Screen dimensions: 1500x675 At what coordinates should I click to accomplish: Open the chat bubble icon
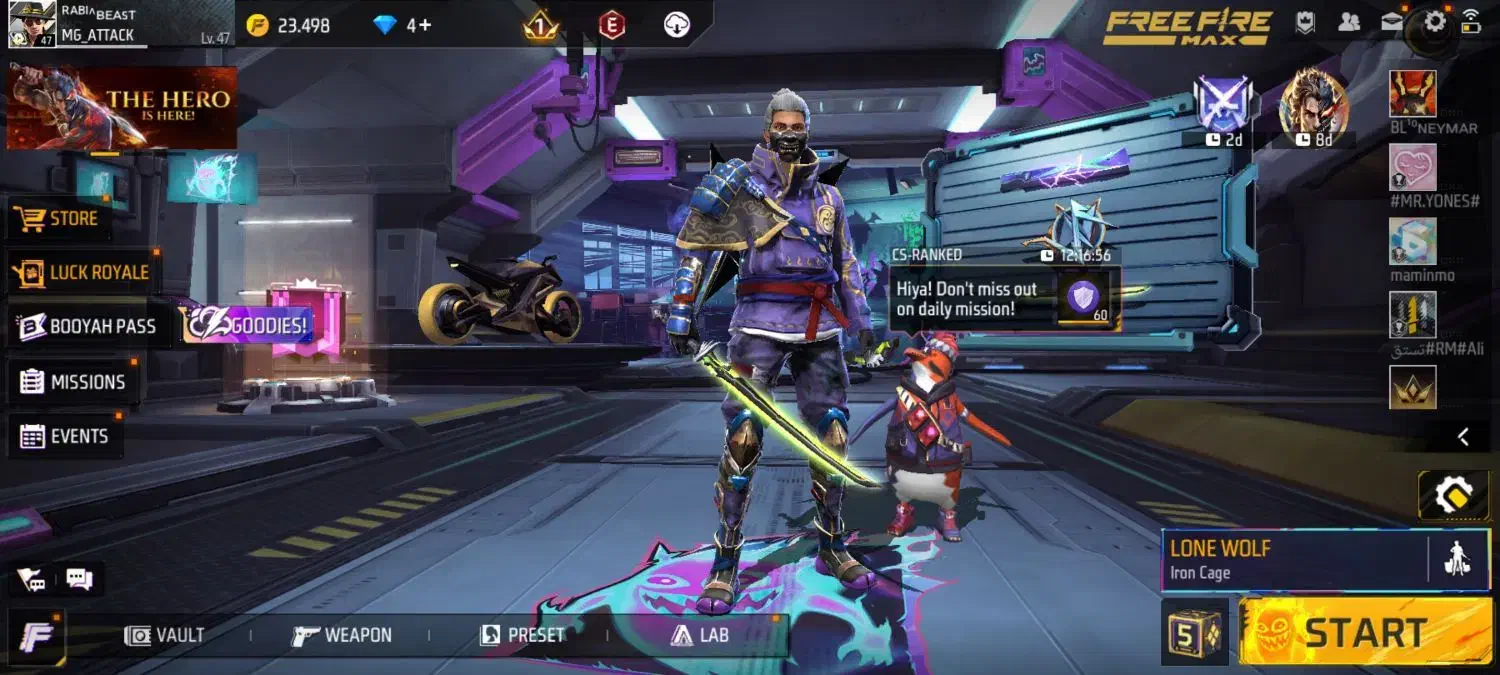79,578
